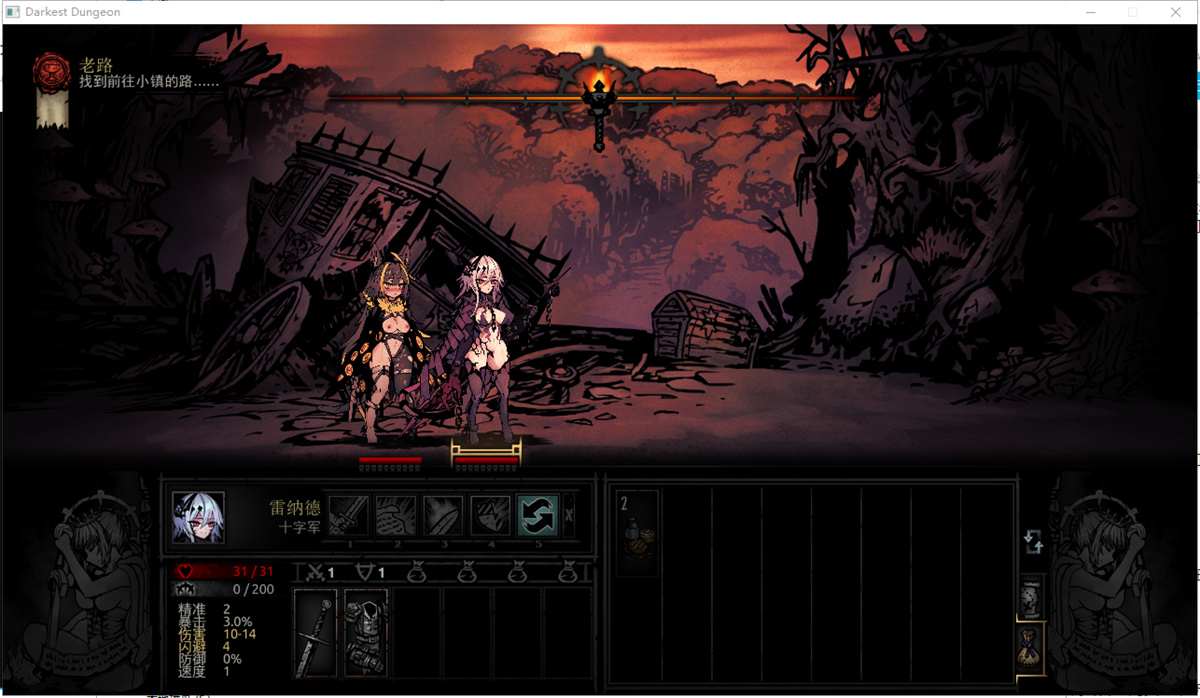Close the Darkest Dungeon window

(x=1176, y=12)
